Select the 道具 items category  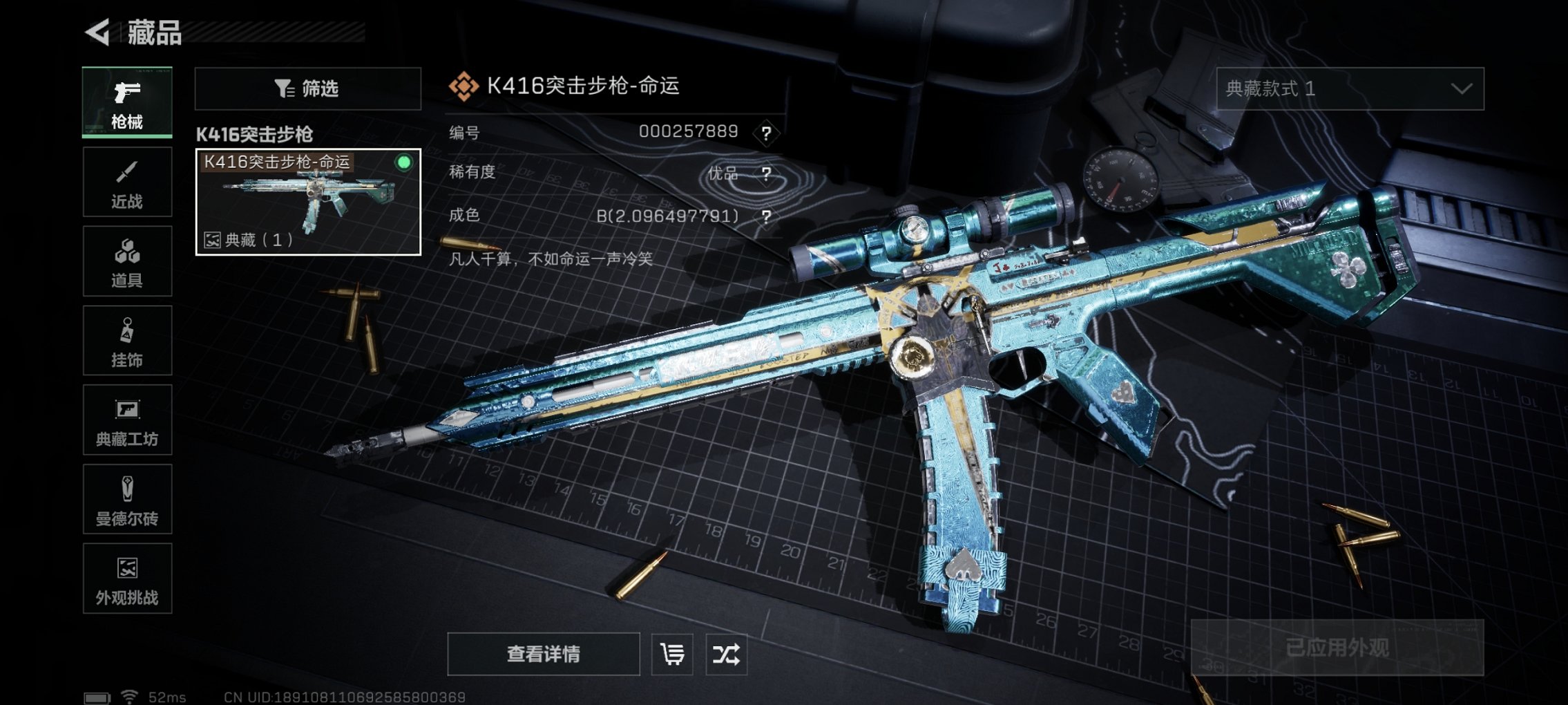pyautogui.click(x=127, y=261)
